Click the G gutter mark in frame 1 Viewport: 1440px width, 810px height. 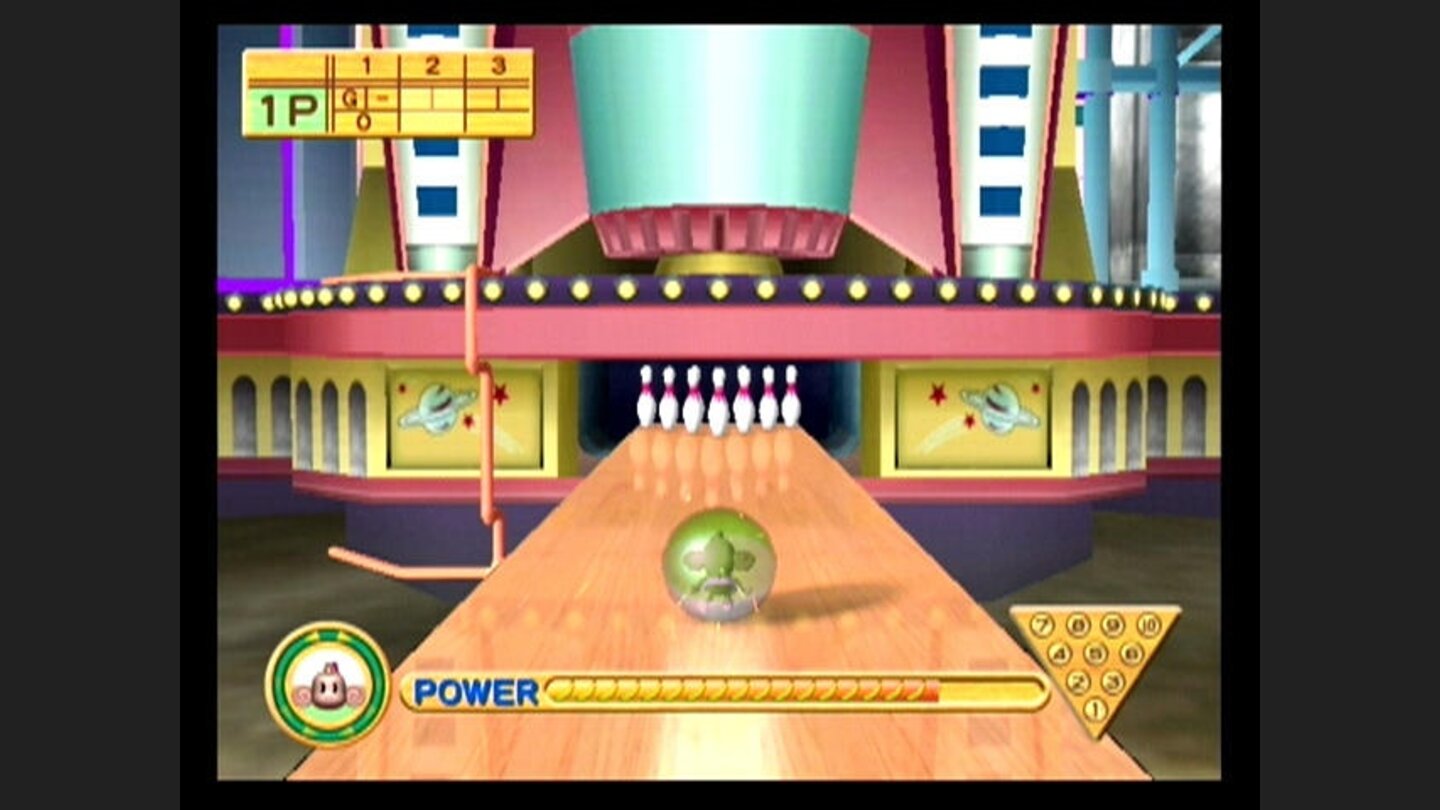[x=349, y=98]
